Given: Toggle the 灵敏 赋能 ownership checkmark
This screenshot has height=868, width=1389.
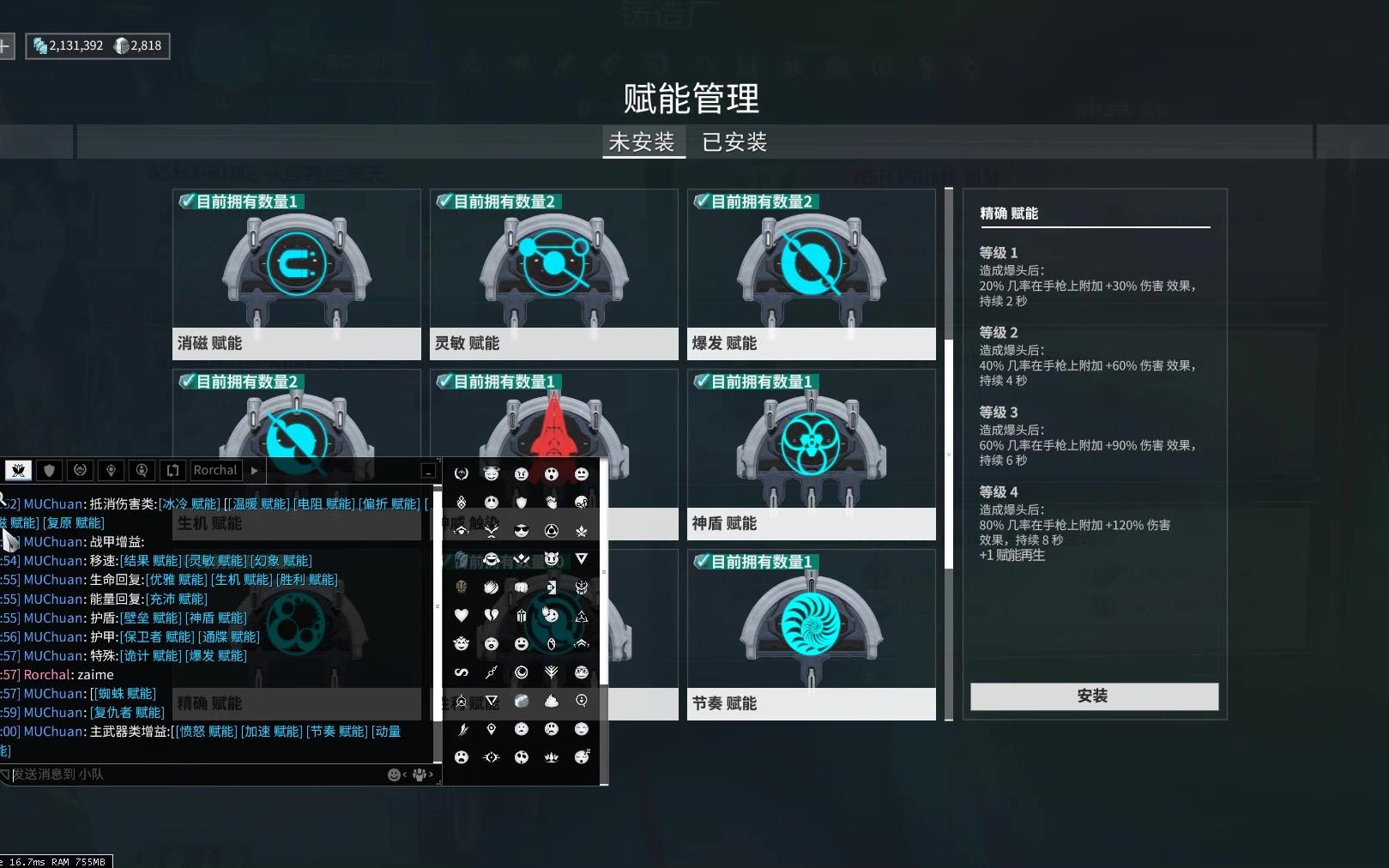Looking at the screenshot, I should [444, 201].
